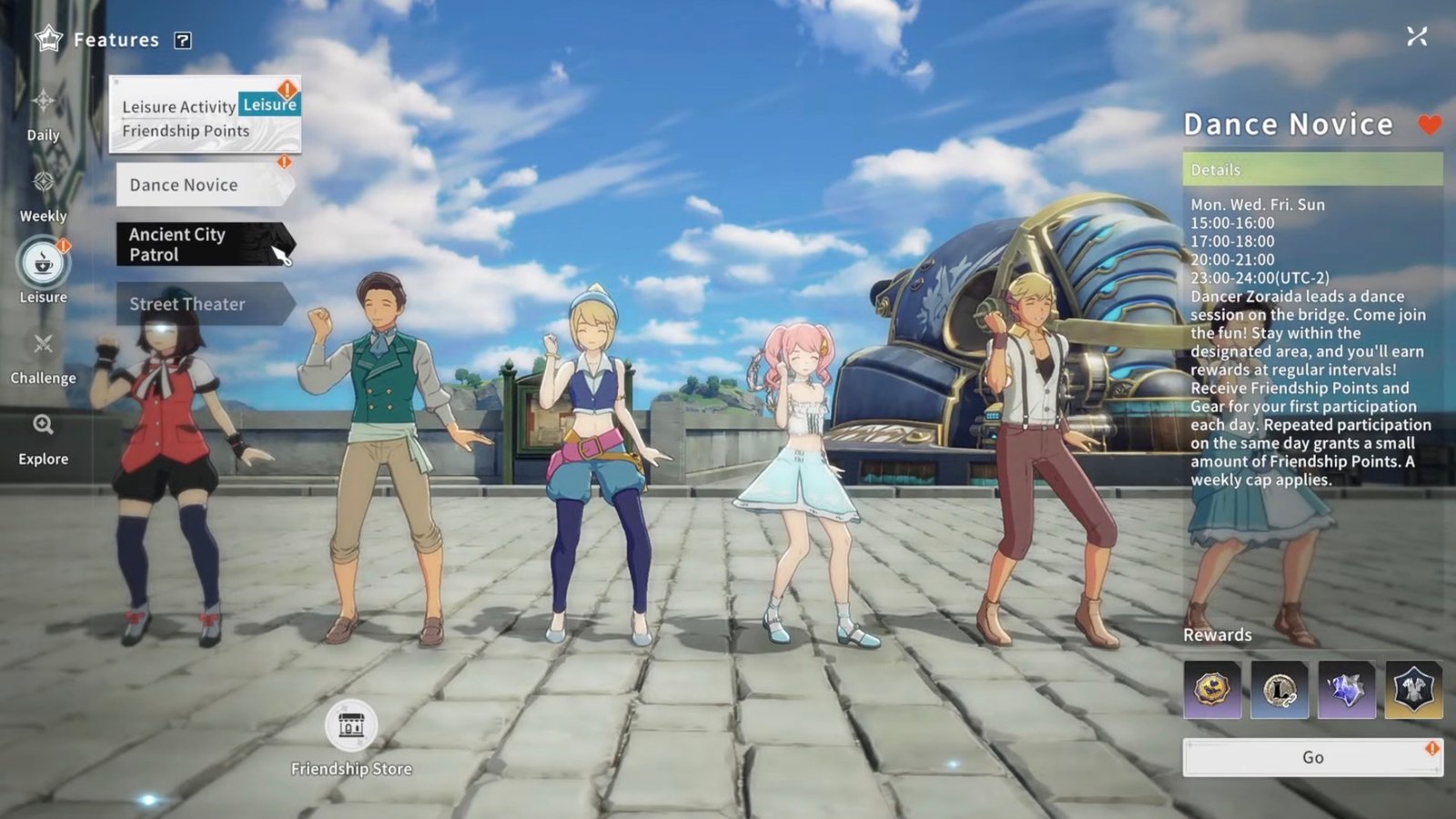
Task: Click the notification badge on the Leisure icon
Action: [62, 244]
